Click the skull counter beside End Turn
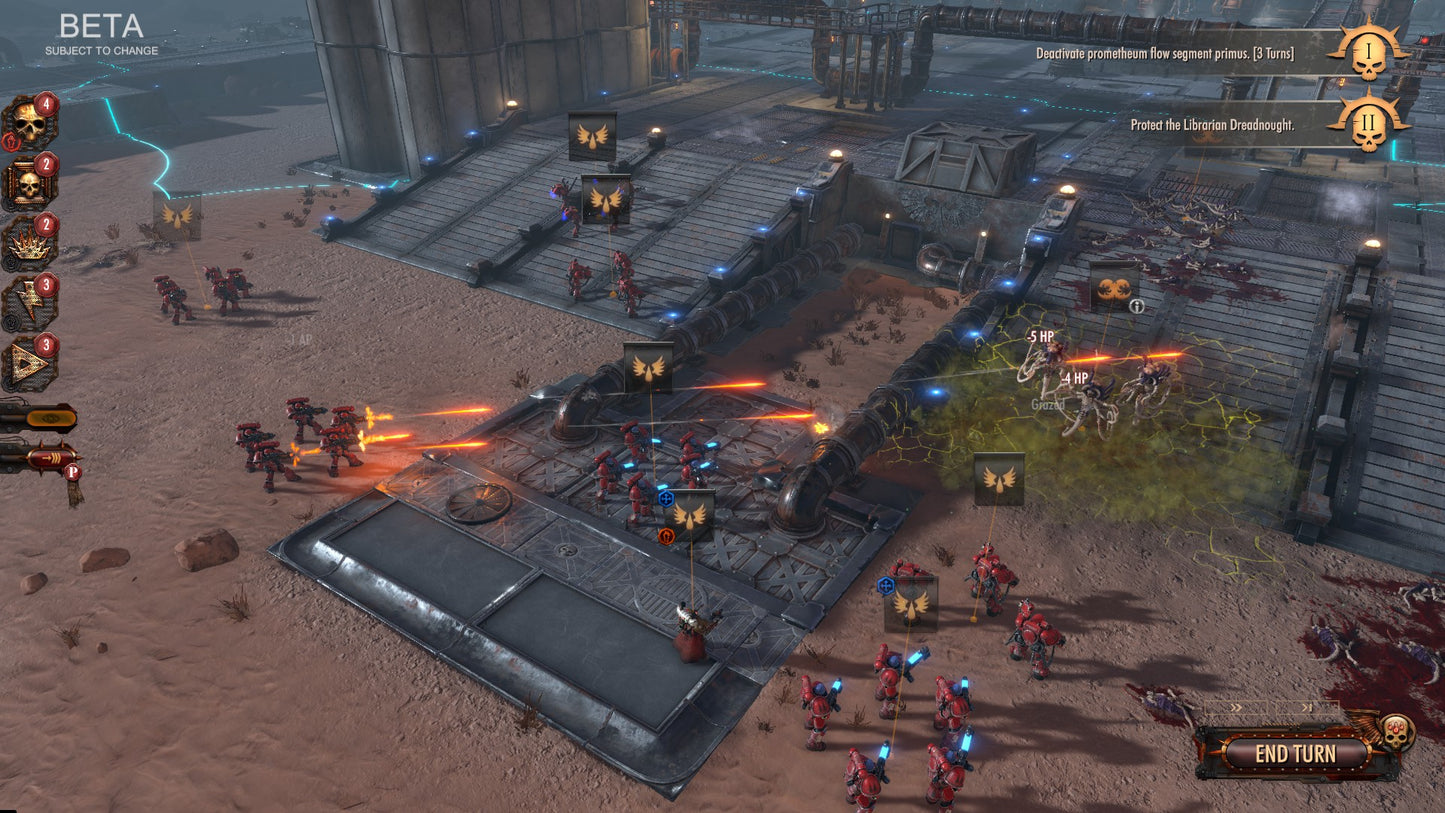 click(x=1396, y=731)
